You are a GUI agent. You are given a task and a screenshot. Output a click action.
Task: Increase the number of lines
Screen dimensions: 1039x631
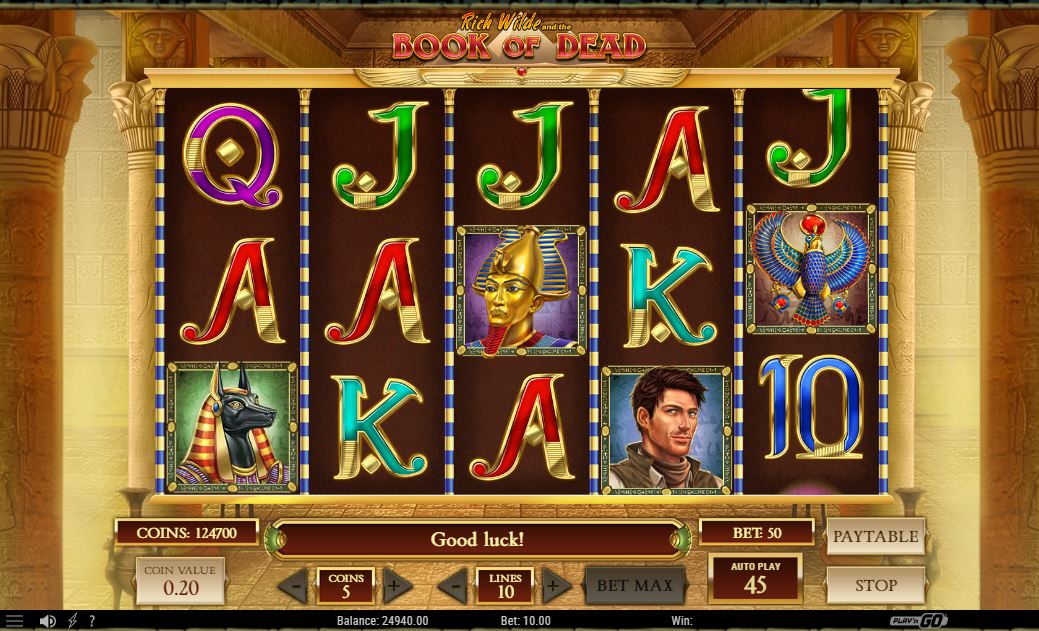[555, 586]
